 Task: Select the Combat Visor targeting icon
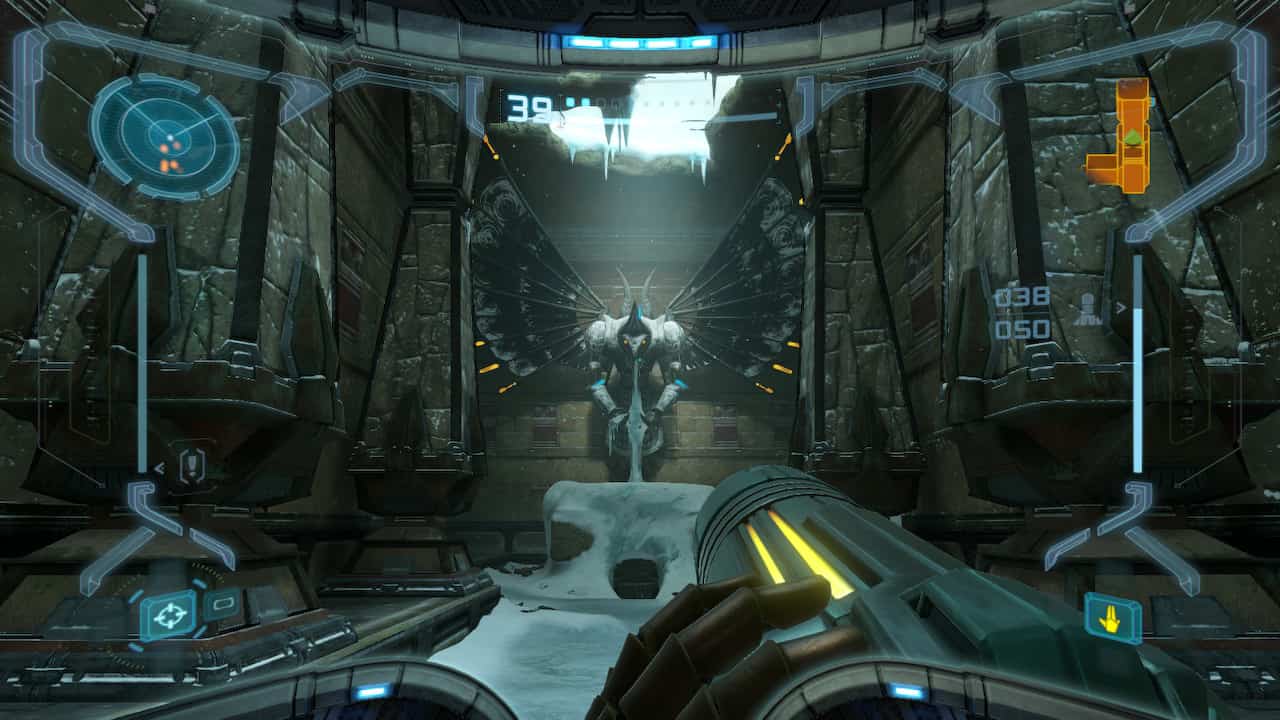click(x=172, y=612)
